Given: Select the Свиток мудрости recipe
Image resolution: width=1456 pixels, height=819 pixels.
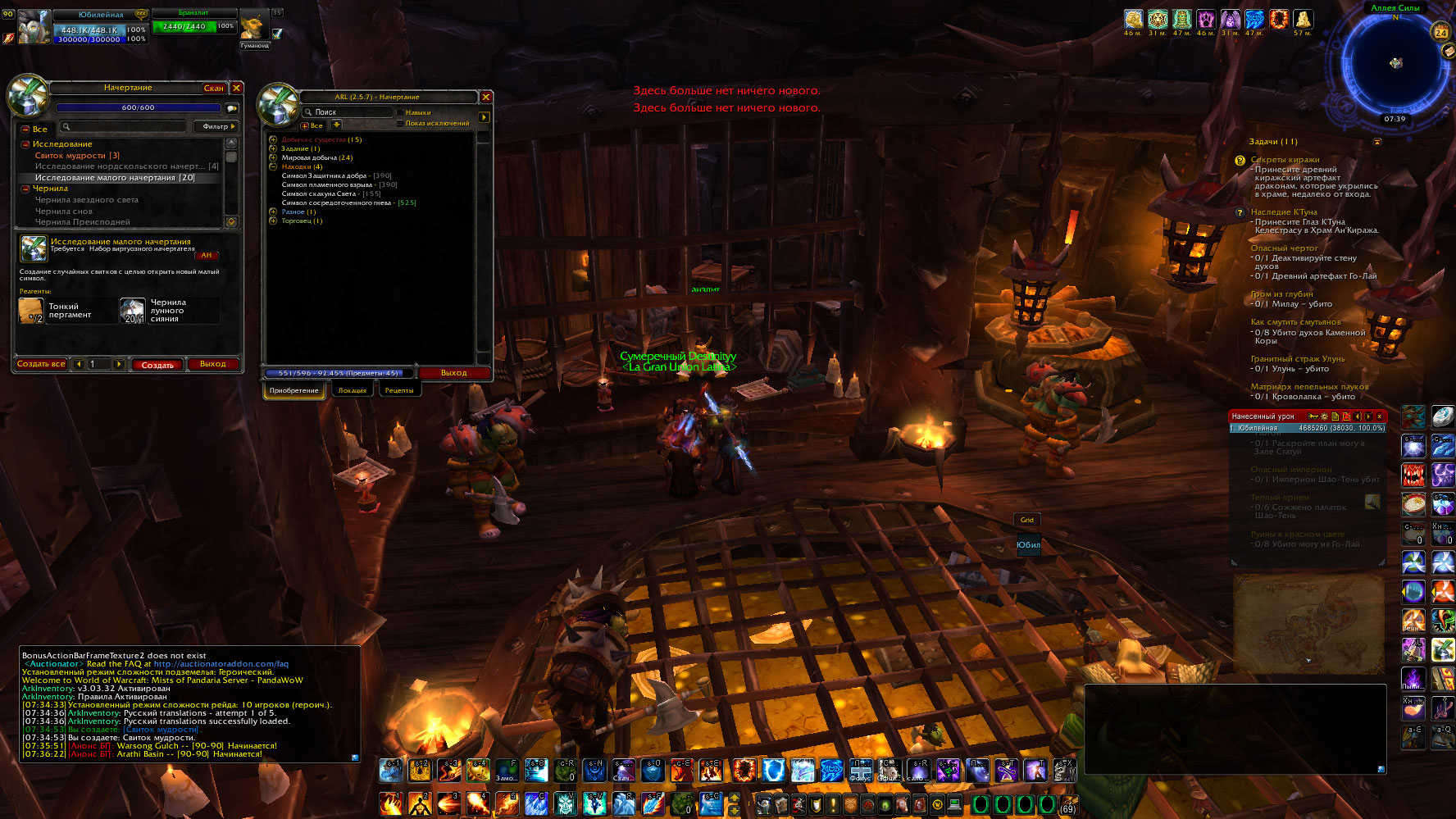Looking at the screenshot, I should [77, 156].
